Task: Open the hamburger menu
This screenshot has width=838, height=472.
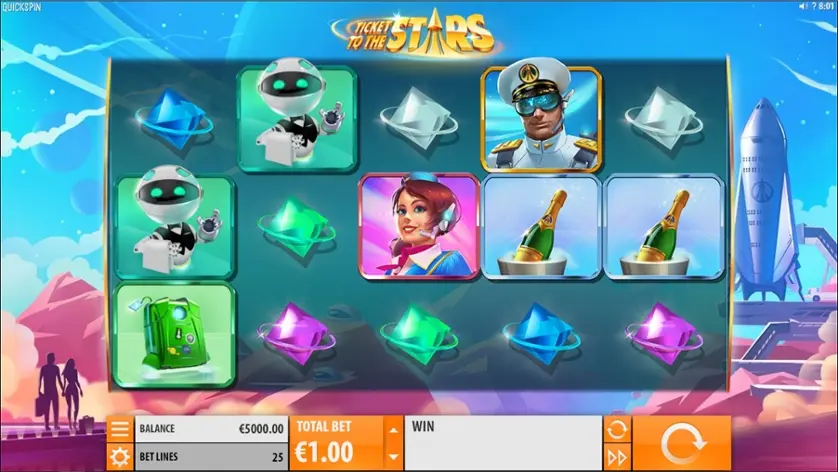Action: [x=119, y=429]
